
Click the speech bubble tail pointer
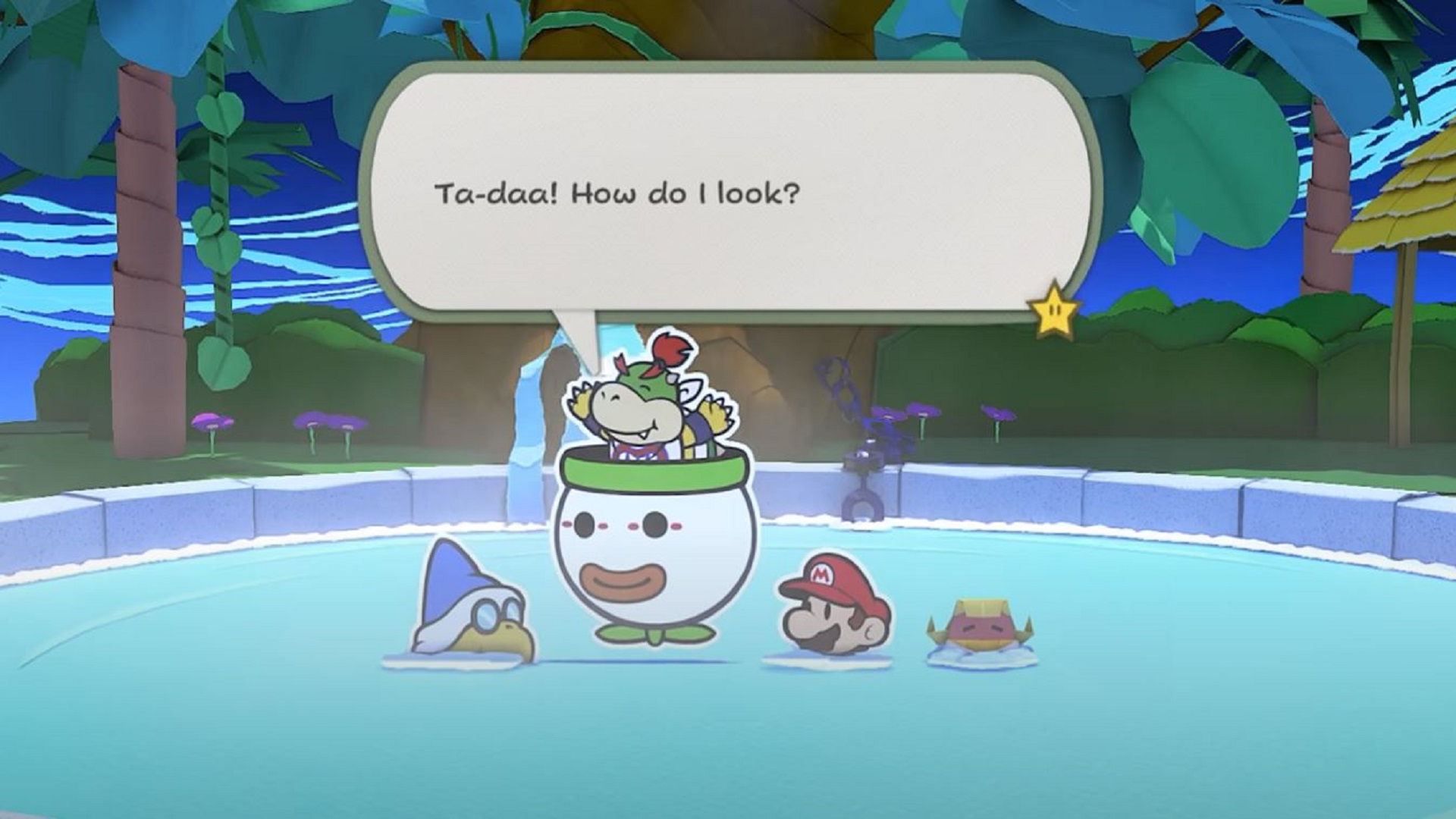tap(576, 334)
